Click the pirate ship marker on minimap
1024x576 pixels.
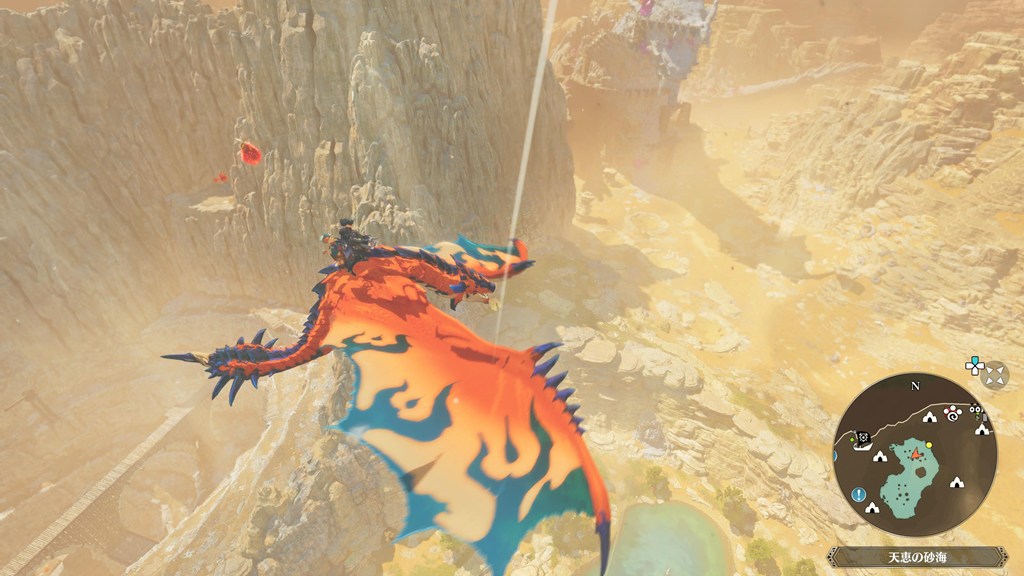[860, 442]
